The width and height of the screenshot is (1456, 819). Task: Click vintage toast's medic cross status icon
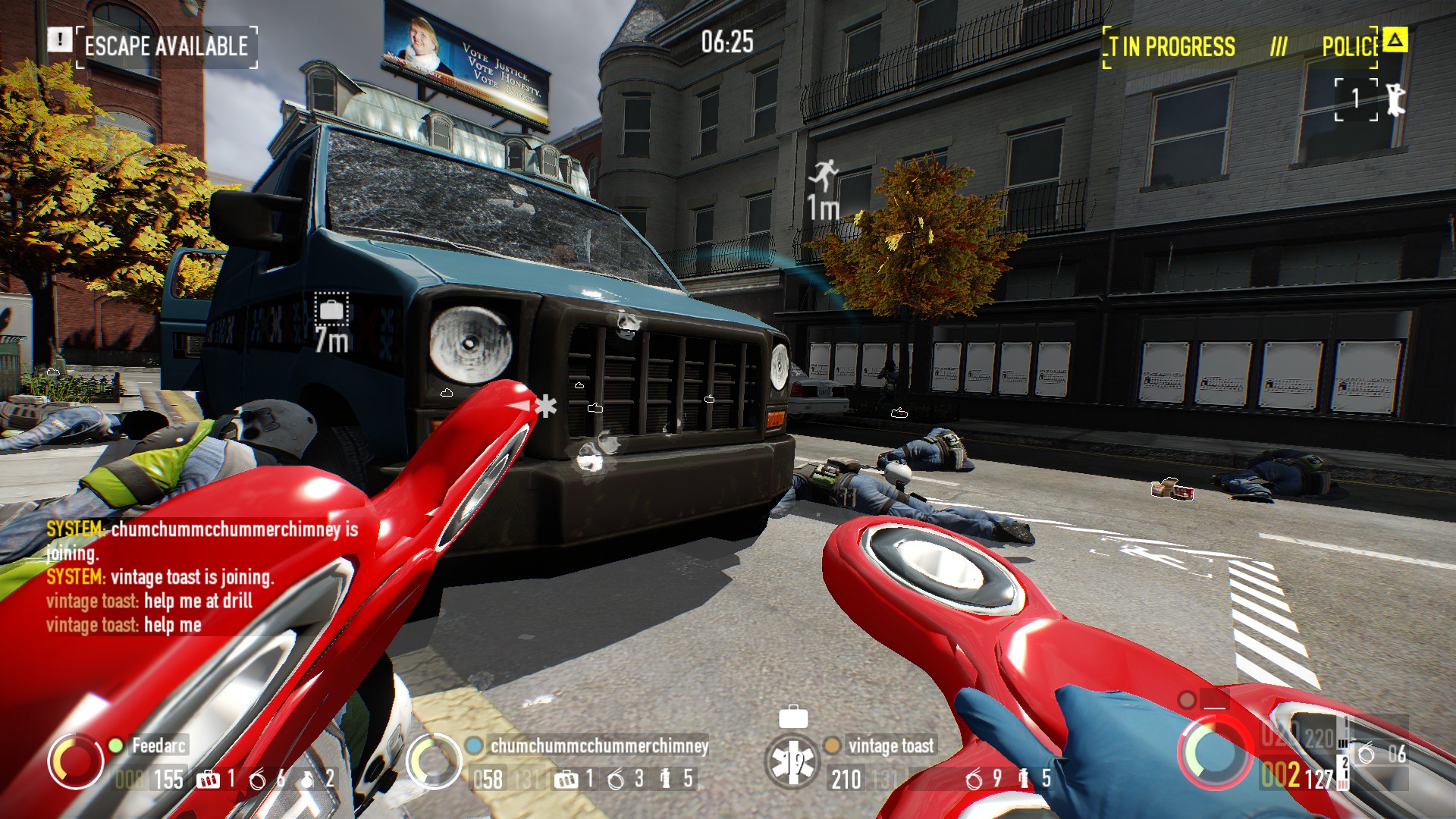coord(792,762)
